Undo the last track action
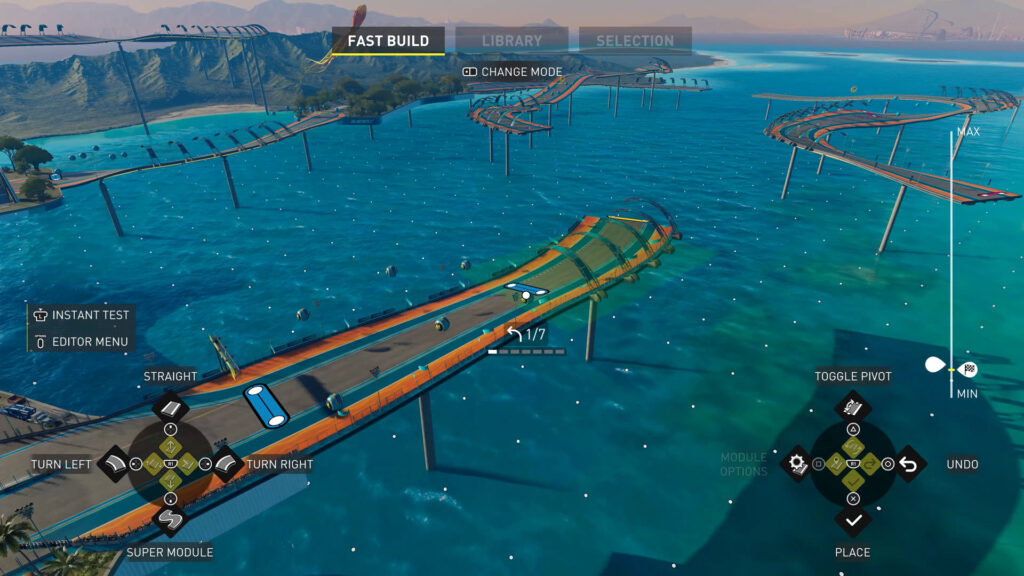 point(909,464)
